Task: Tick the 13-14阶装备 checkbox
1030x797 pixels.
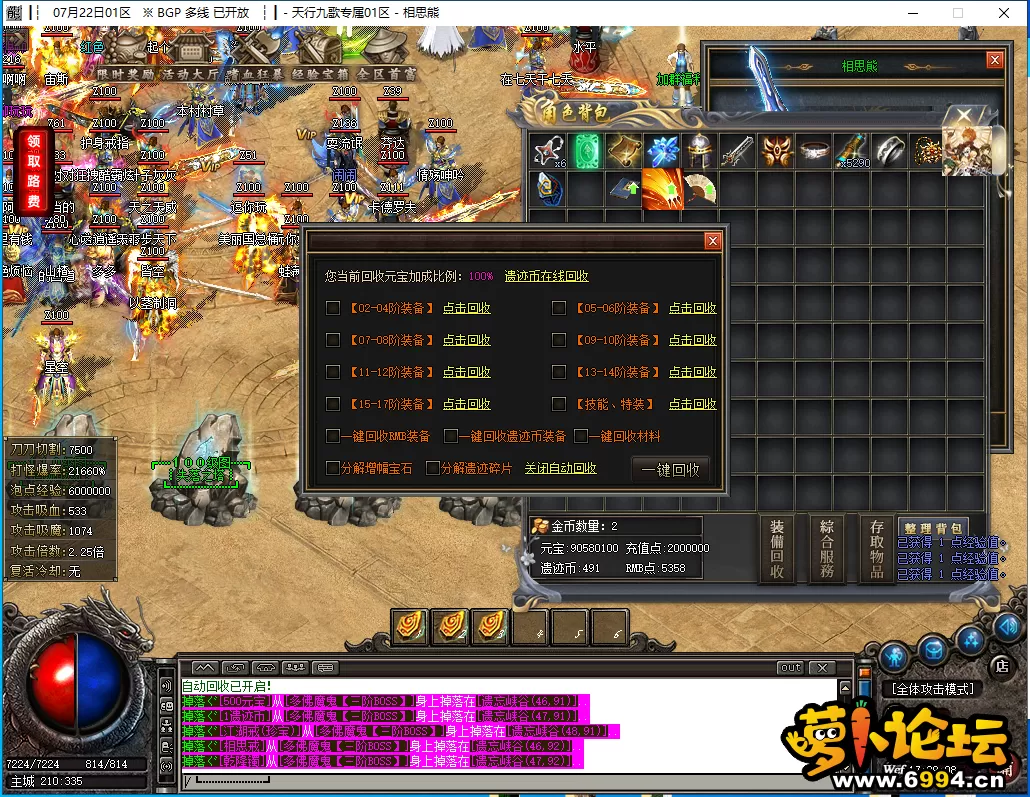Action: click(x=559, y=372)
